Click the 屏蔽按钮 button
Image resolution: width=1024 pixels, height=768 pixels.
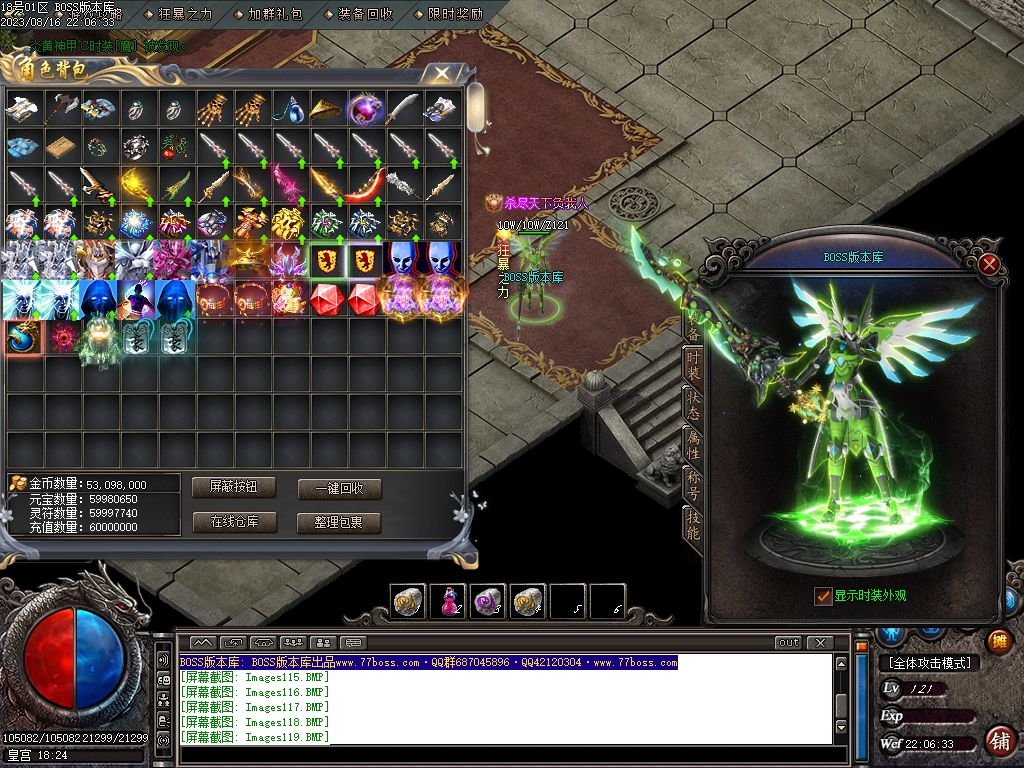234,487
